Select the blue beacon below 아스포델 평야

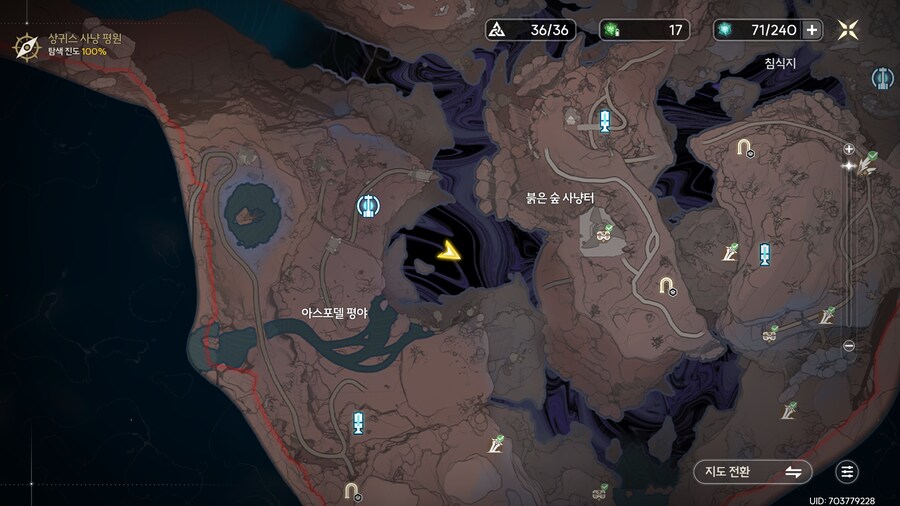coord(358,422)
